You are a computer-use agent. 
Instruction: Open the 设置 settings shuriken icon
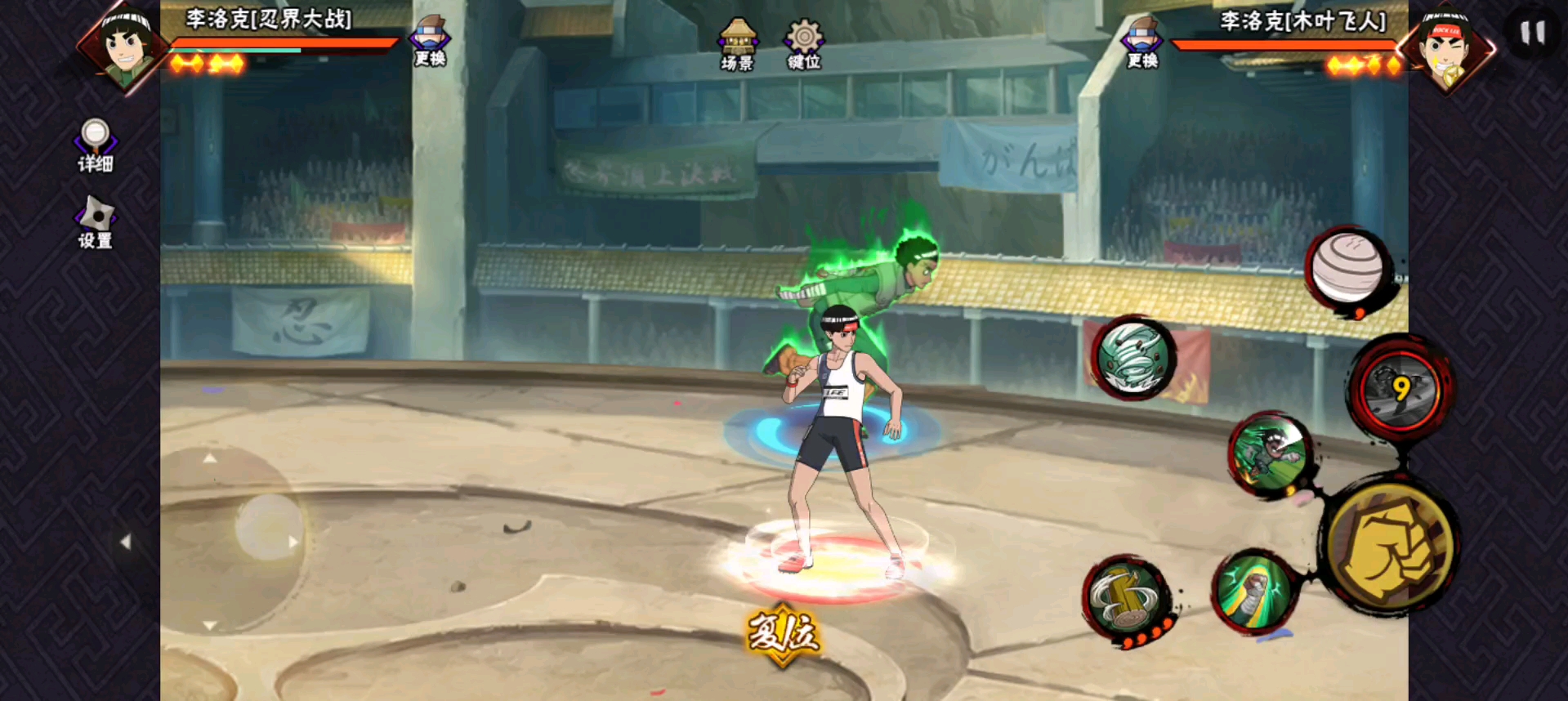(96, 221)
